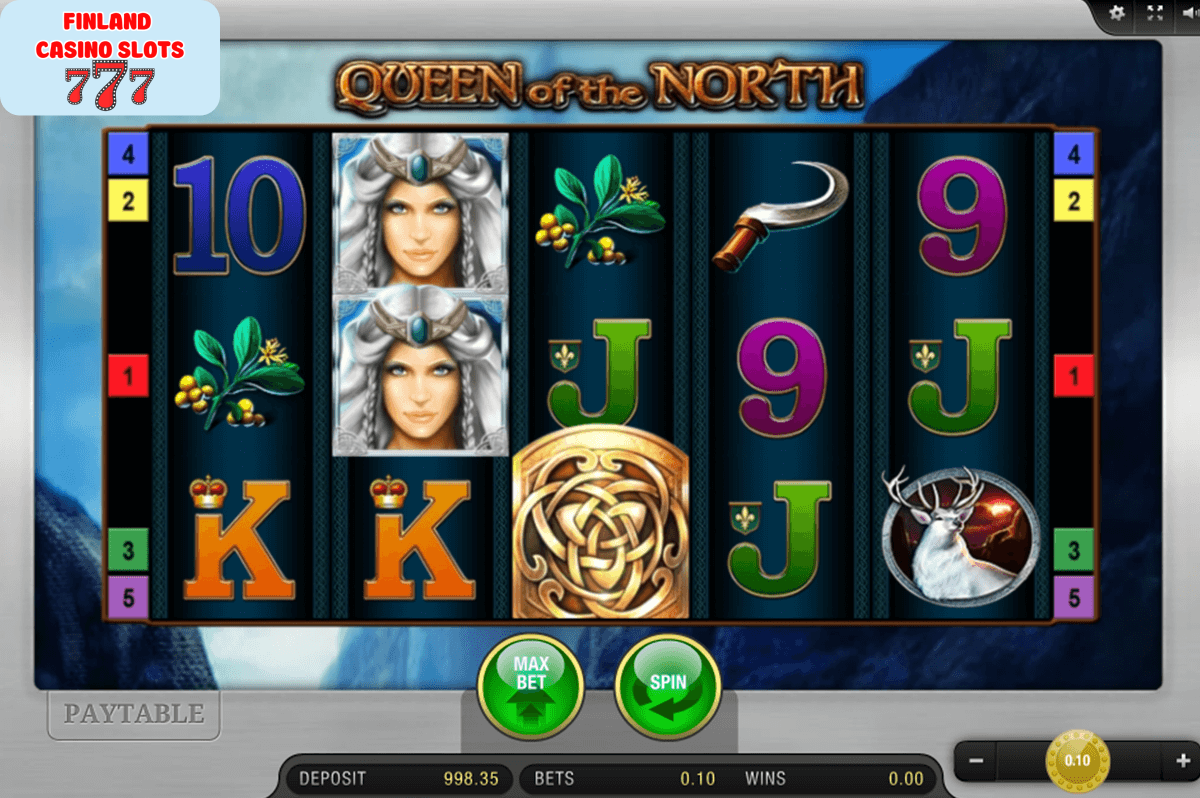Select the gold 0.10 coin bet
The image size is (1200, 798).
pos(1077,761)
